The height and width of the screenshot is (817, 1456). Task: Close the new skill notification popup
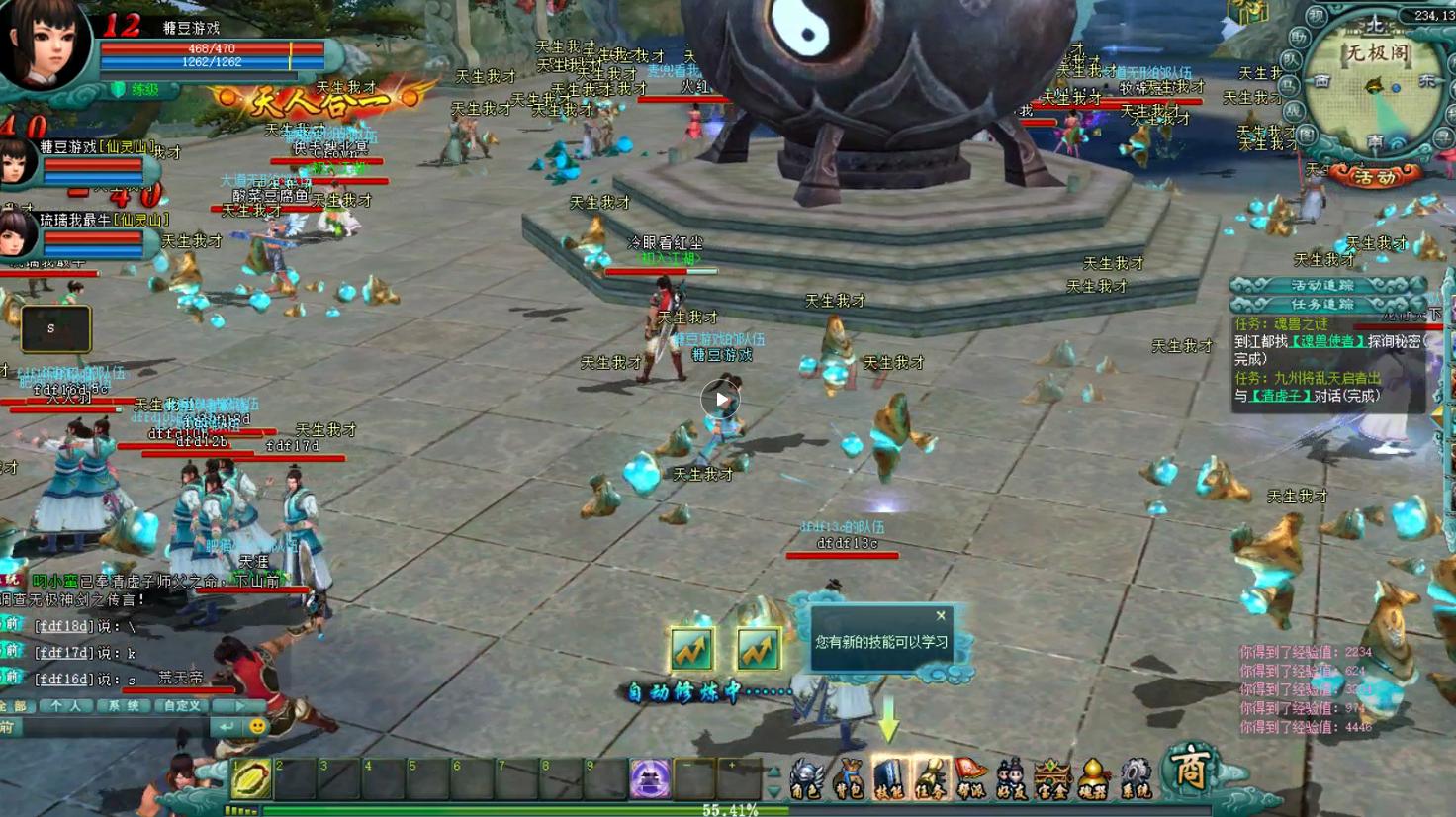[941, 615]
